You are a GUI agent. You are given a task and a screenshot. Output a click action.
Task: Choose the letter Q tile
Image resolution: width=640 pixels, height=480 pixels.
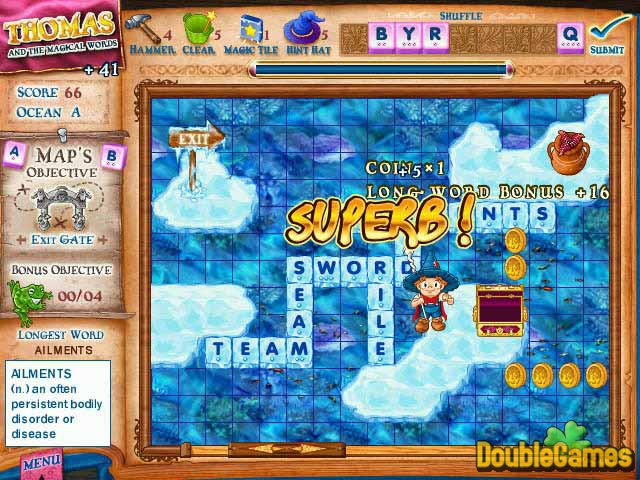point(570,36)
